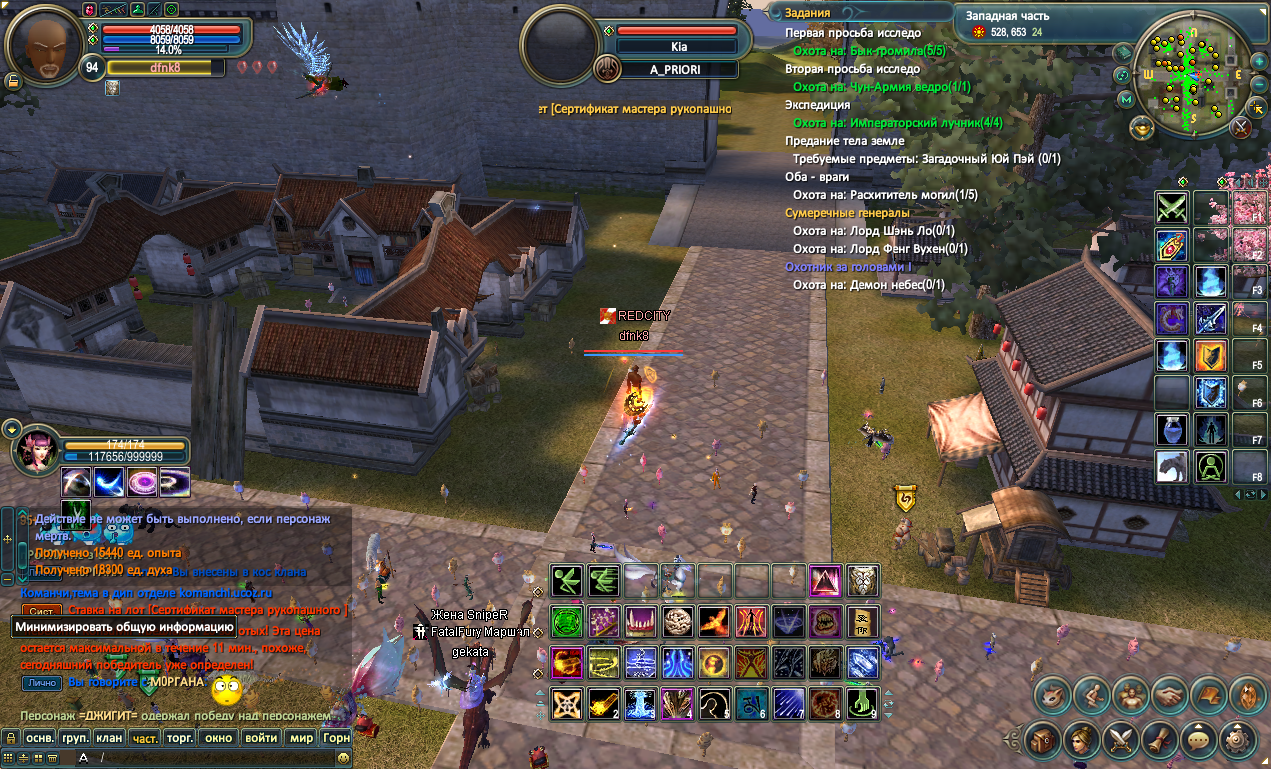The image size is (1271, 769).
Task: Select the 'торг.' chat channel tab
Action: (x=180, y=738)
